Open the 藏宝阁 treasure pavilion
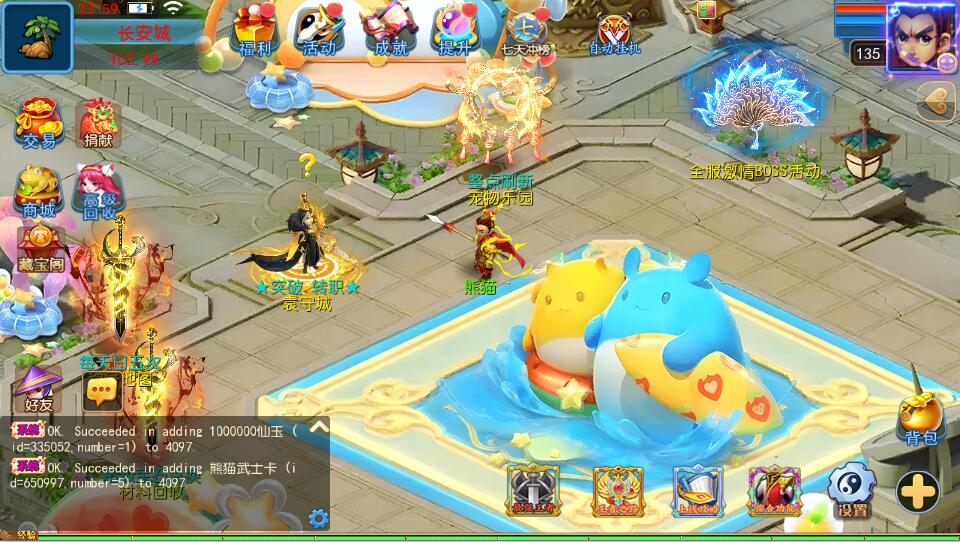The width and height of the screenshot is (960, 542). pos(41,249)
